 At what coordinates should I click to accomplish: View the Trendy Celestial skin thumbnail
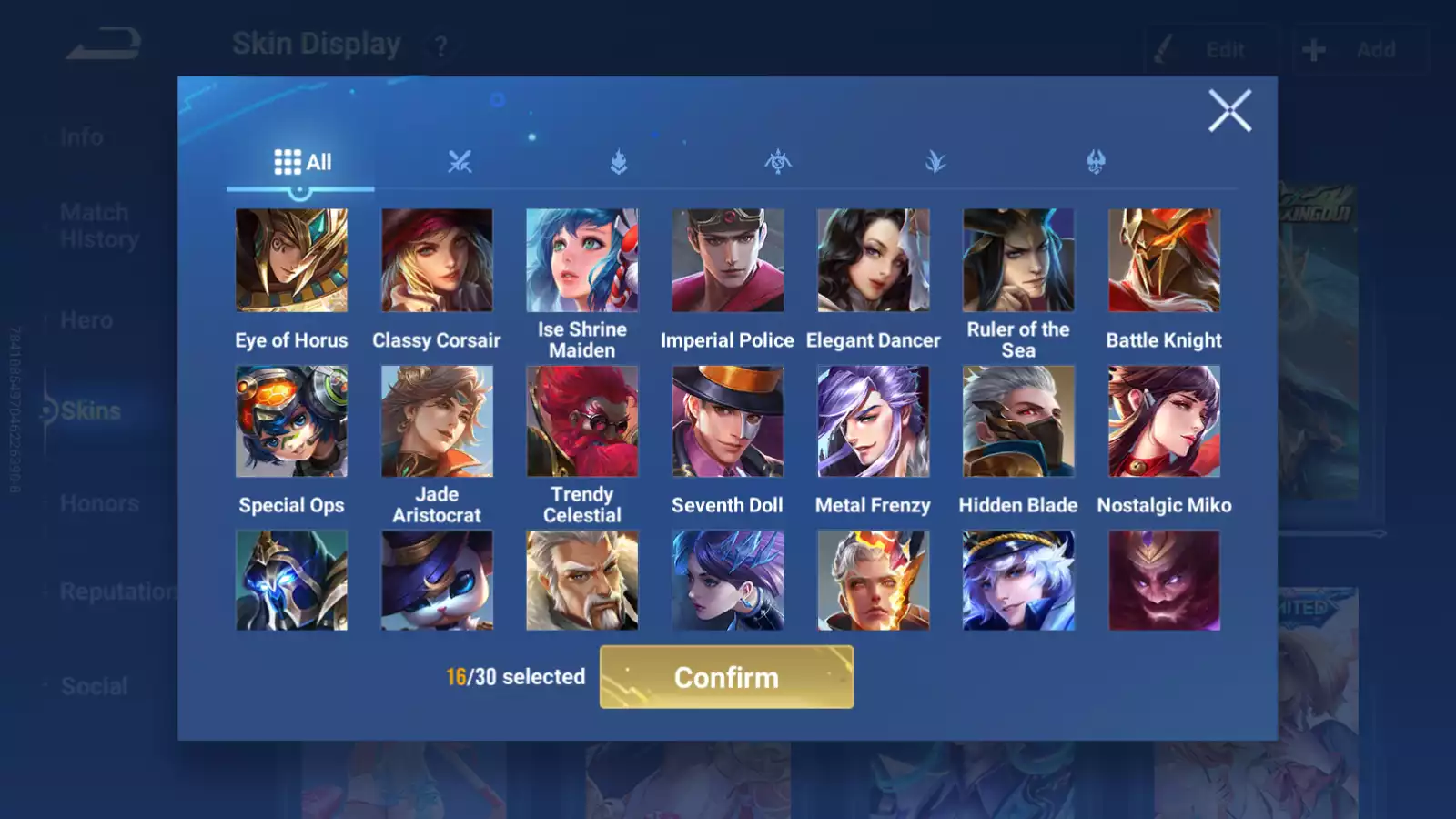(581, 420)
